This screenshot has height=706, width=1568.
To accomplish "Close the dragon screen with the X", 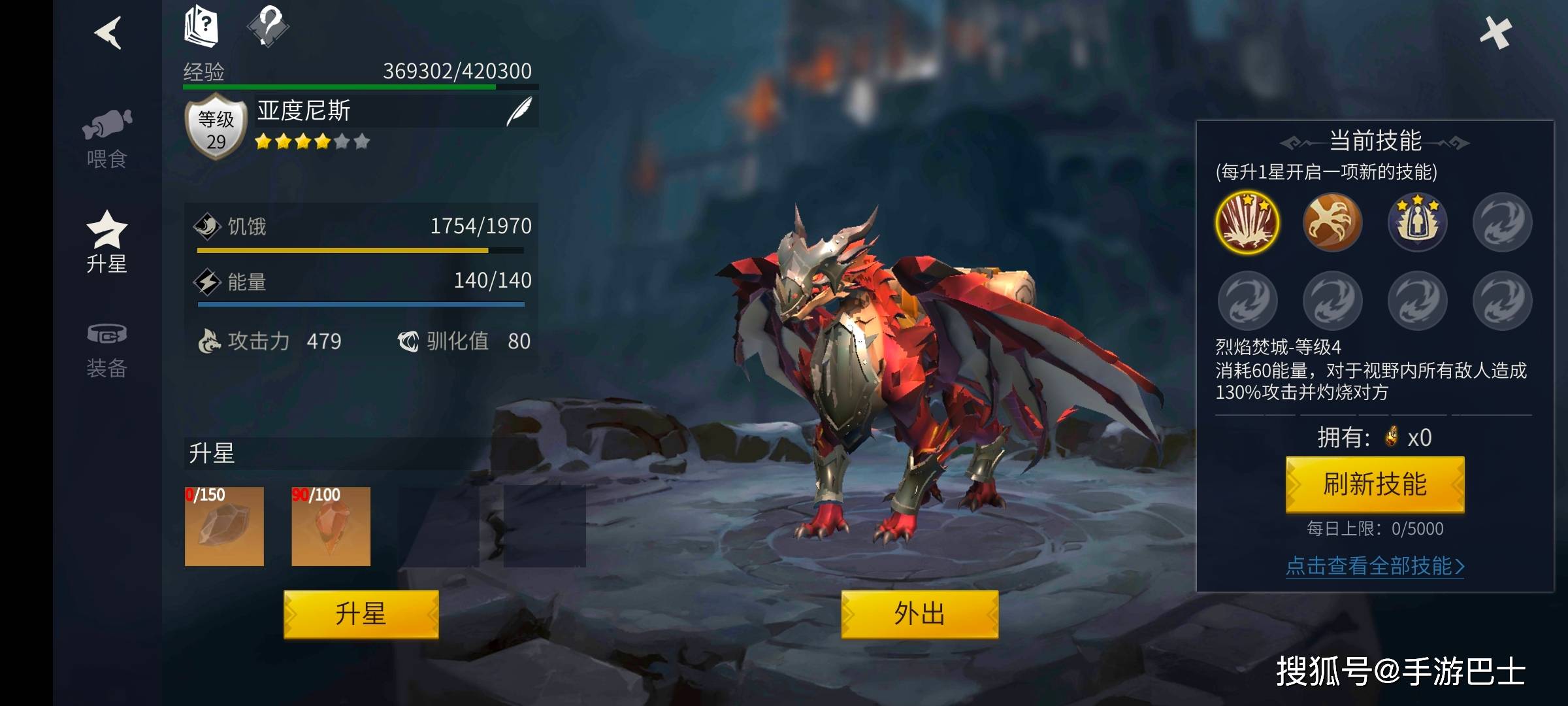I will 1495,33.
